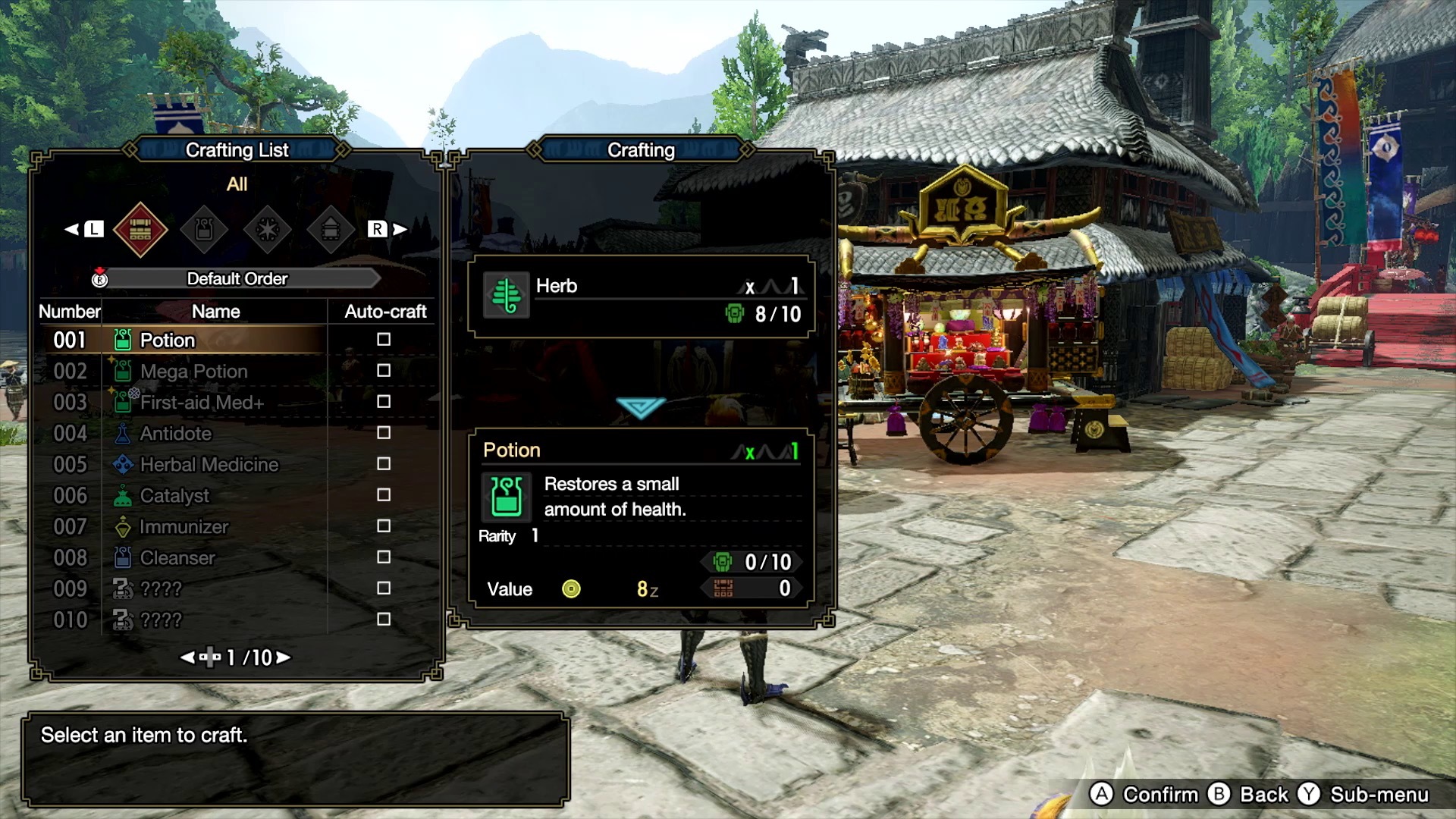Select the First-aid Med+ recipe
The height and width of the screenshot is (819, 1456).
(x=202, y=402)
